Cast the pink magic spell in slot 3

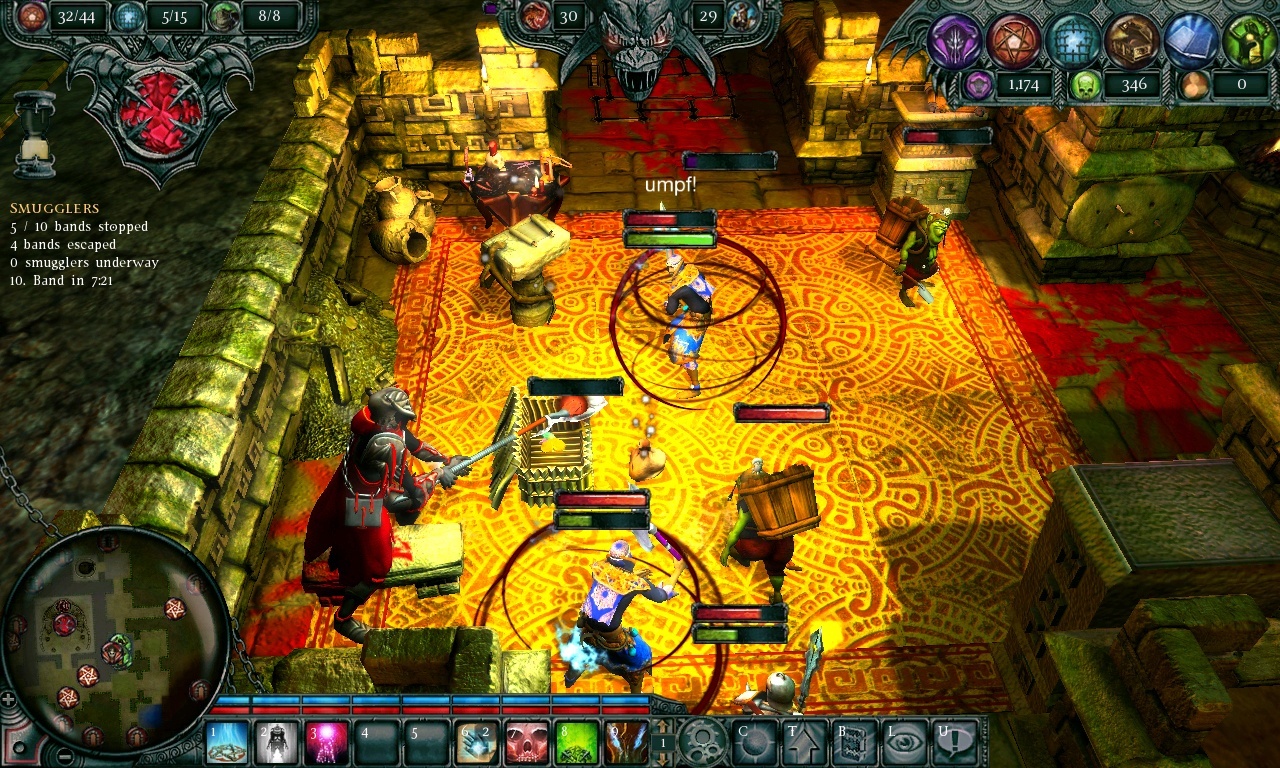(x=328, y=743)
